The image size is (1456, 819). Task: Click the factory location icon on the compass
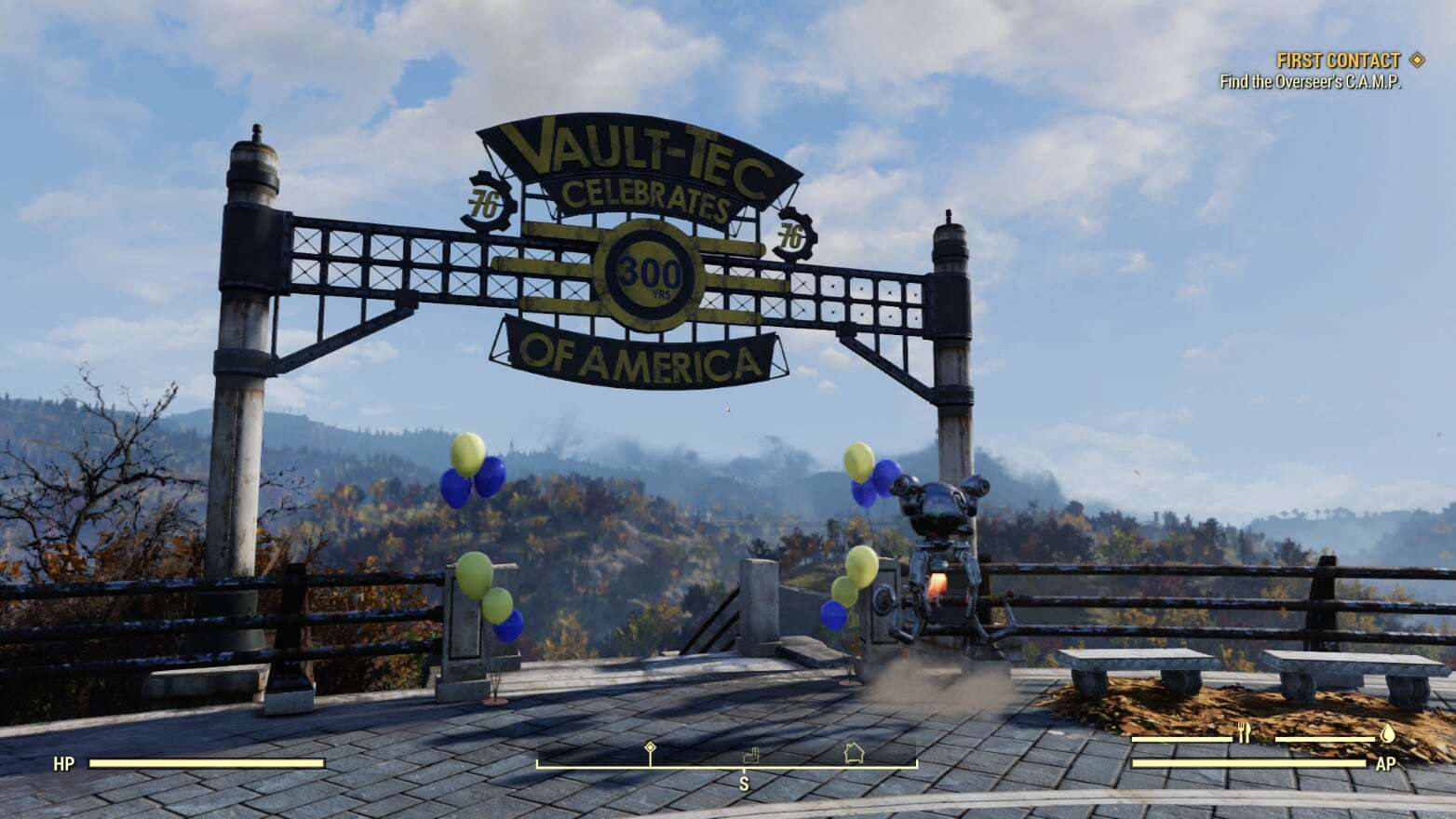point(751,755)
